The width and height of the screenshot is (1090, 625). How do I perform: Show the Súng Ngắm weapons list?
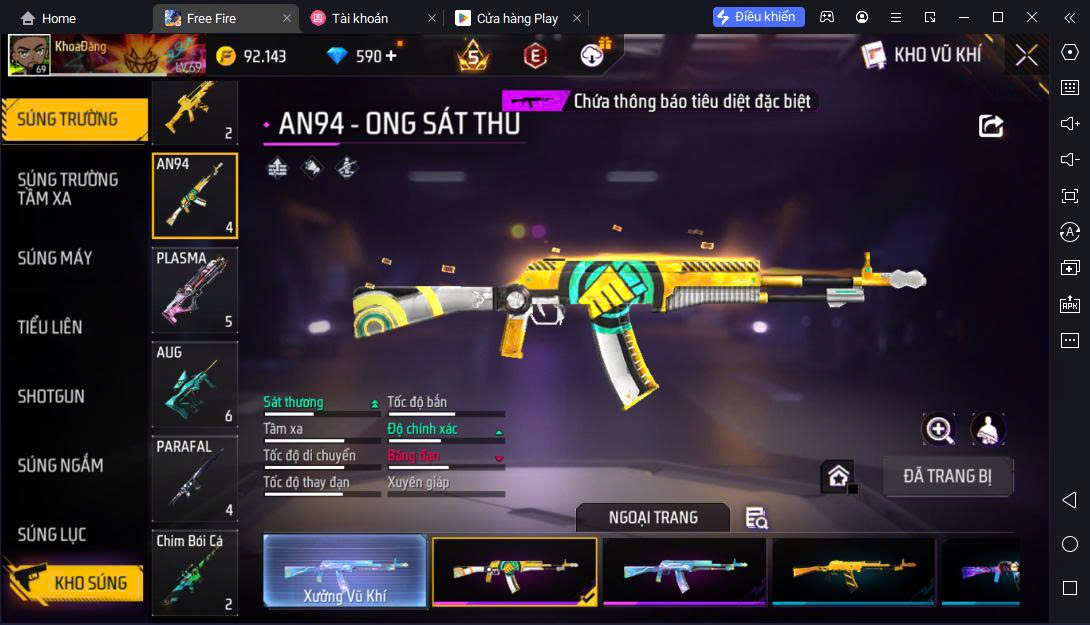tap(60, 465)
